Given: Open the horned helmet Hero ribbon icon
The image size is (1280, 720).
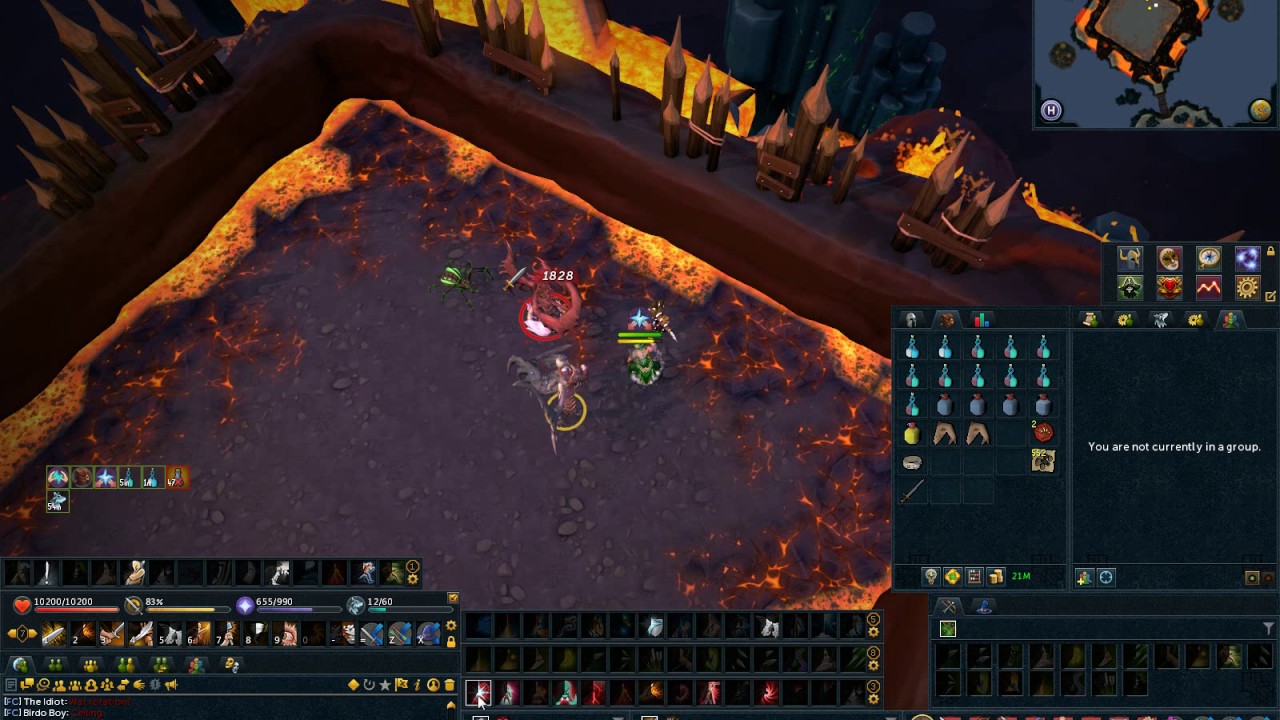Looking at the screenshot, I should (1130, 259).
